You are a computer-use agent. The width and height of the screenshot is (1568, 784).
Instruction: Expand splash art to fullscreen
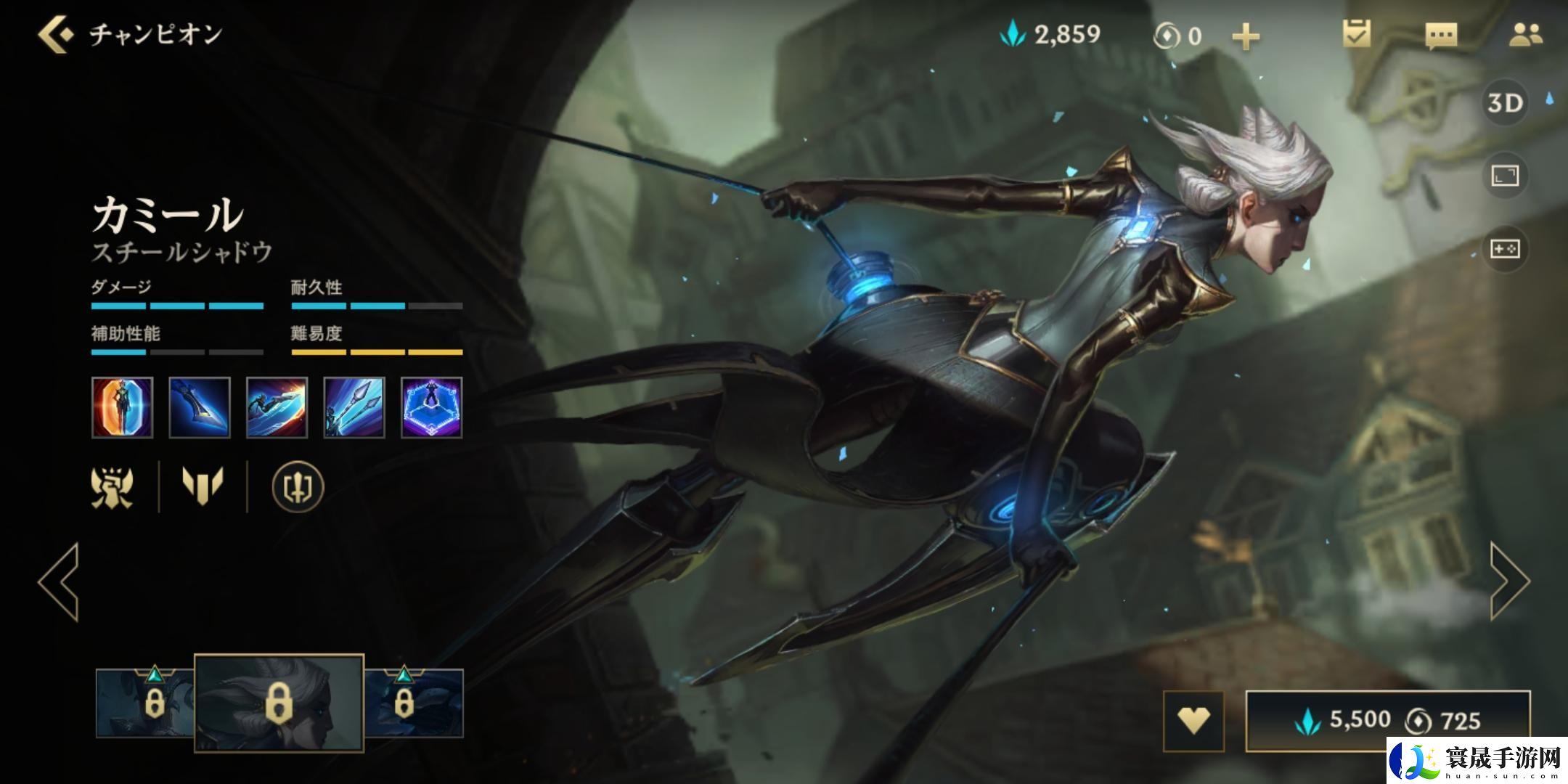(x=1504, y=176)
